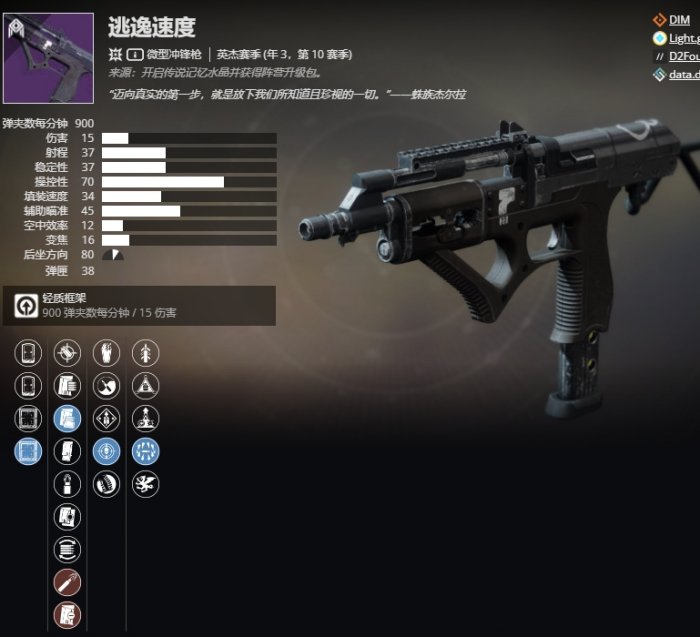Choose the triangle pyramid trait perk
700x637 pixels.
point(146,385)
